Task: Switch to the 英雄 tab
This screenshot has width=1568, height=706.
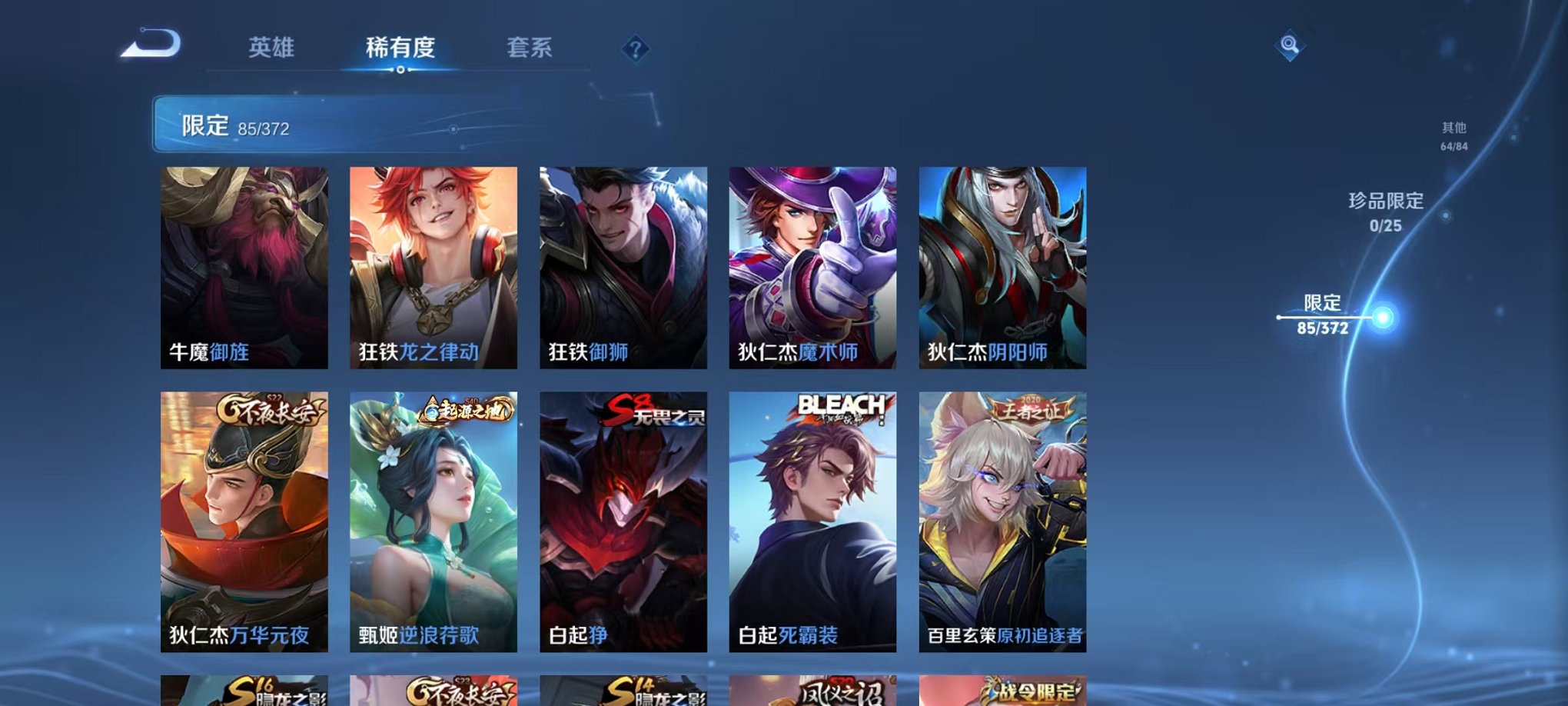Action: [271, 48]
